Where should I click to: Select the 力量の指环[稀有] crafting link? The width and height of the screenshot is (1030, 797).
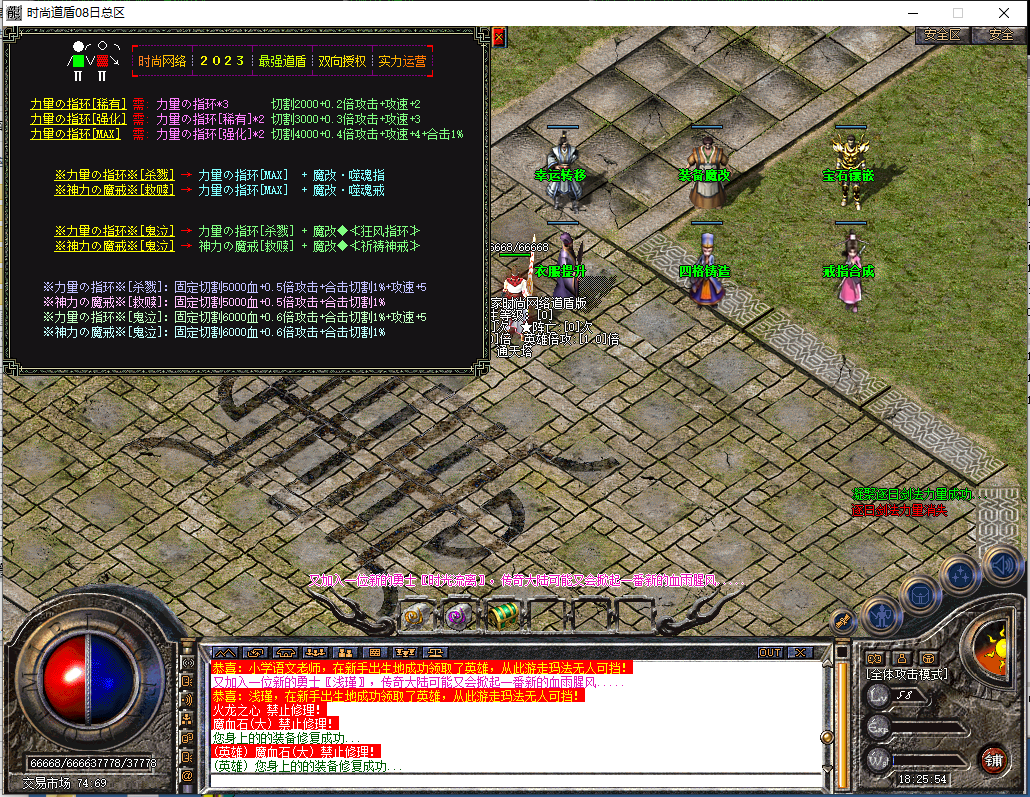click(x=77, y=104)
